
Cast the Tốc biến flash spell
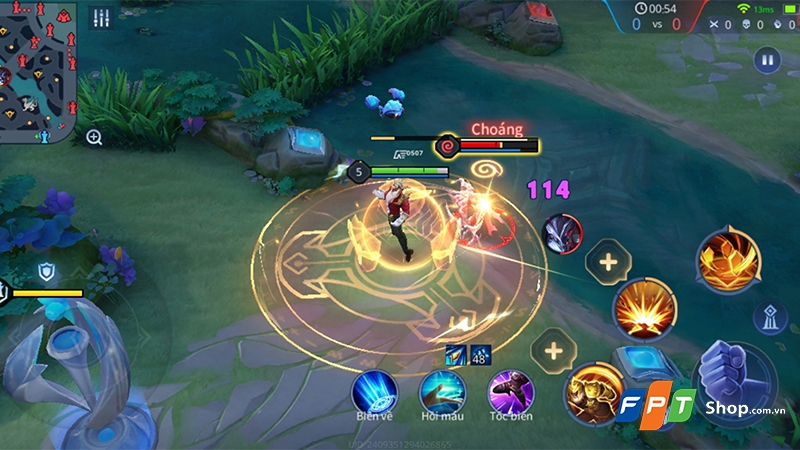pyautogui.click(x=510, y=390)
